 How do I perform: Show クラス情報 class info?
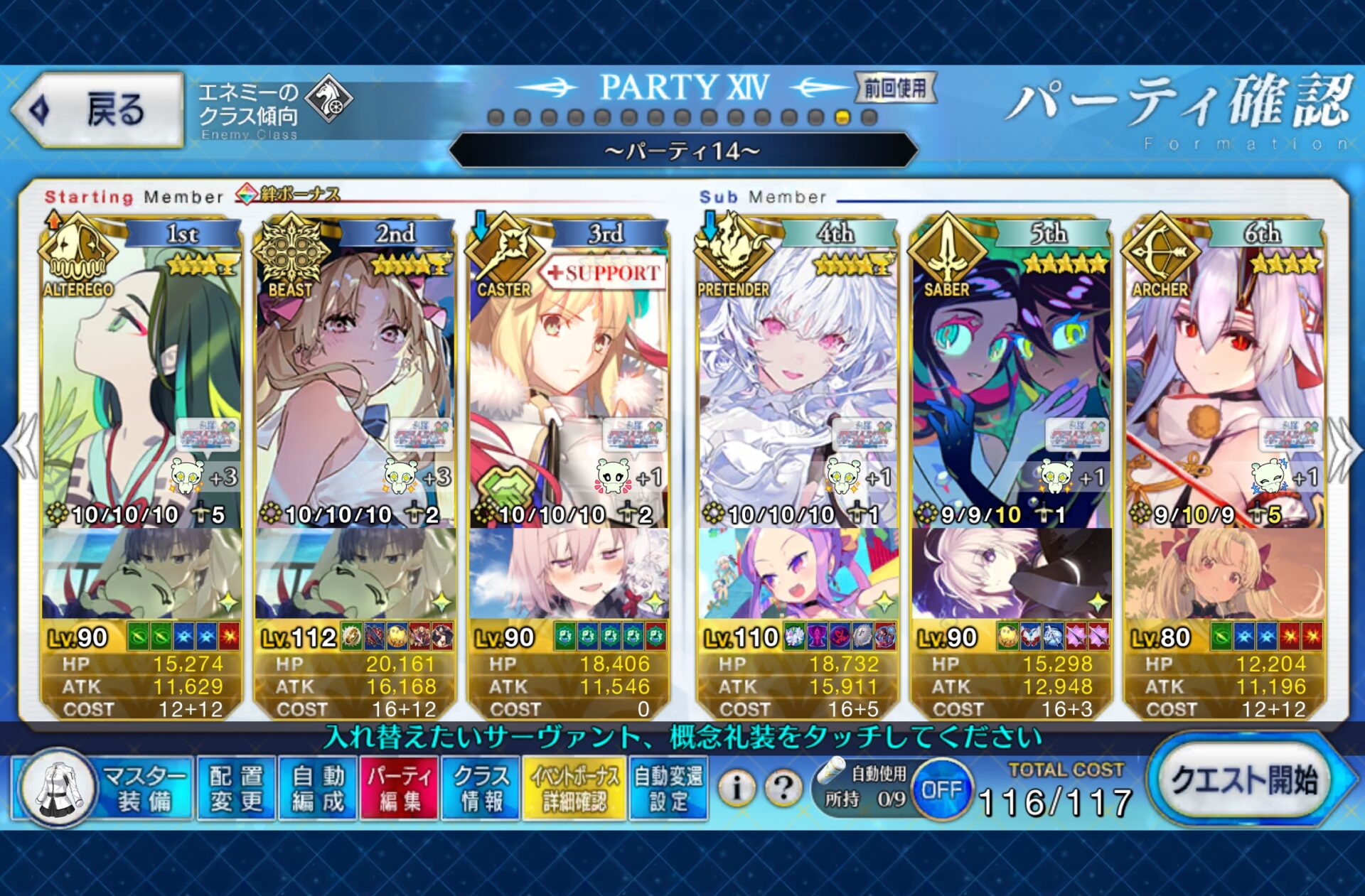481,789
